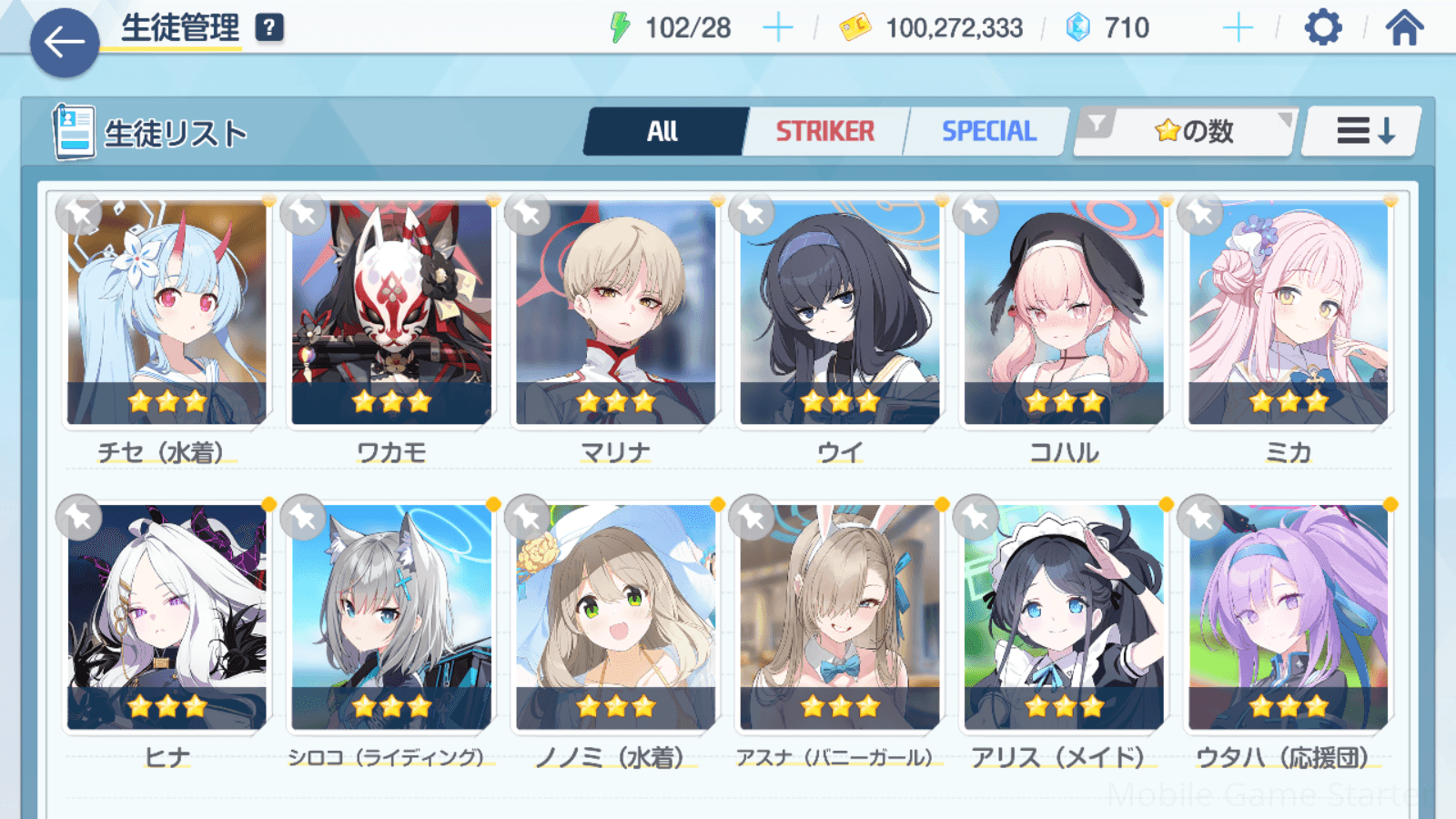This screenshot has height=819, width=1456.
Task: Return to the home screen
Action: coord(1404,28)
